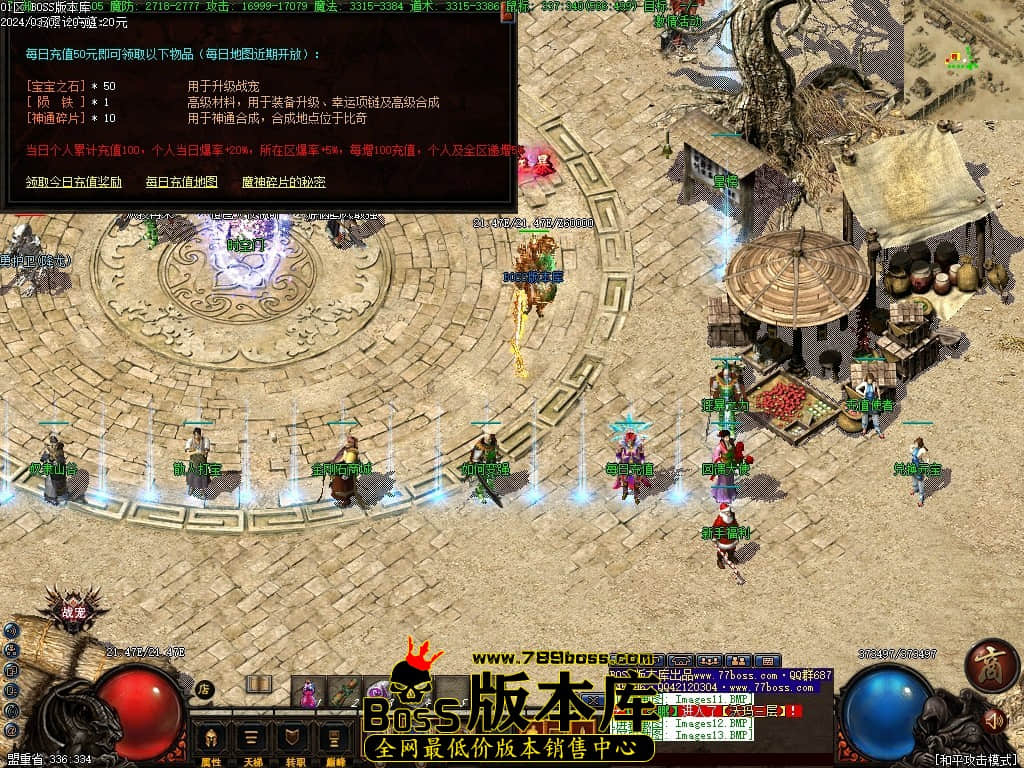This screenshot has height=768, width=1024.
Task: Open the 天梯 ladder panel
Action: click(x=251, y=744)
